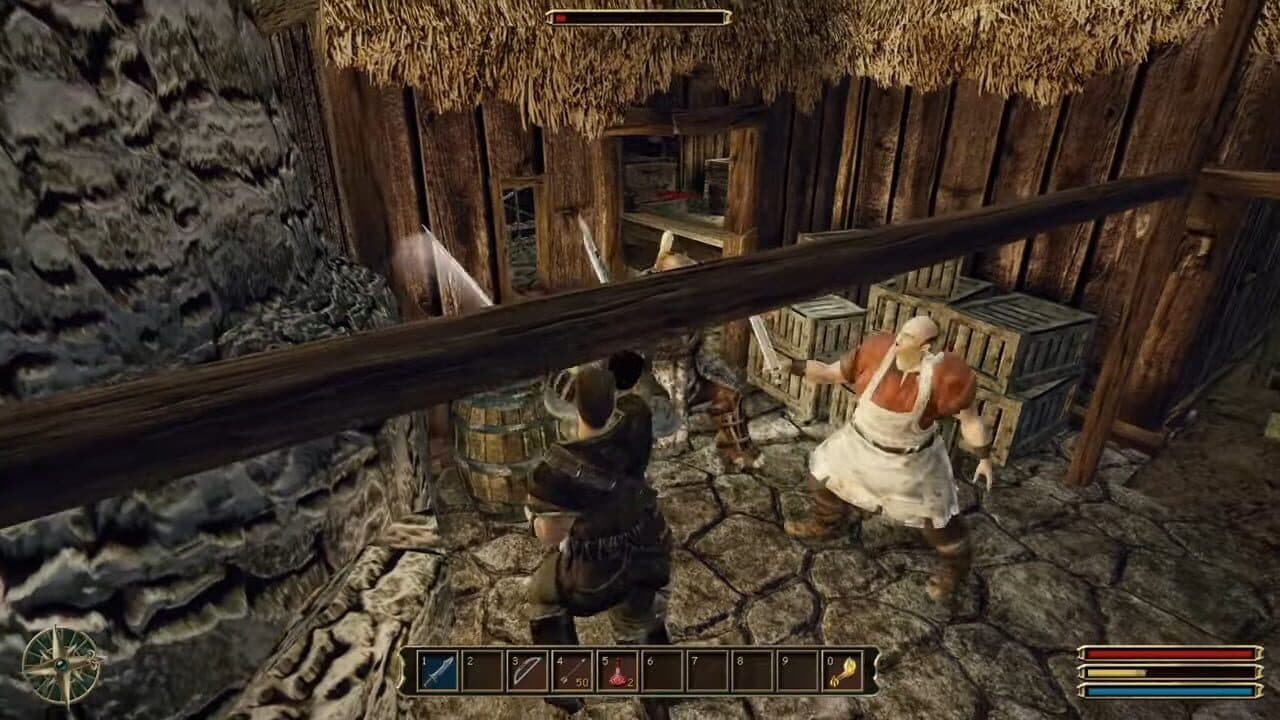This screenshot has width=1280, height=720.
Task: Select the sword in quickslot 1
Action: pos(437,672)
